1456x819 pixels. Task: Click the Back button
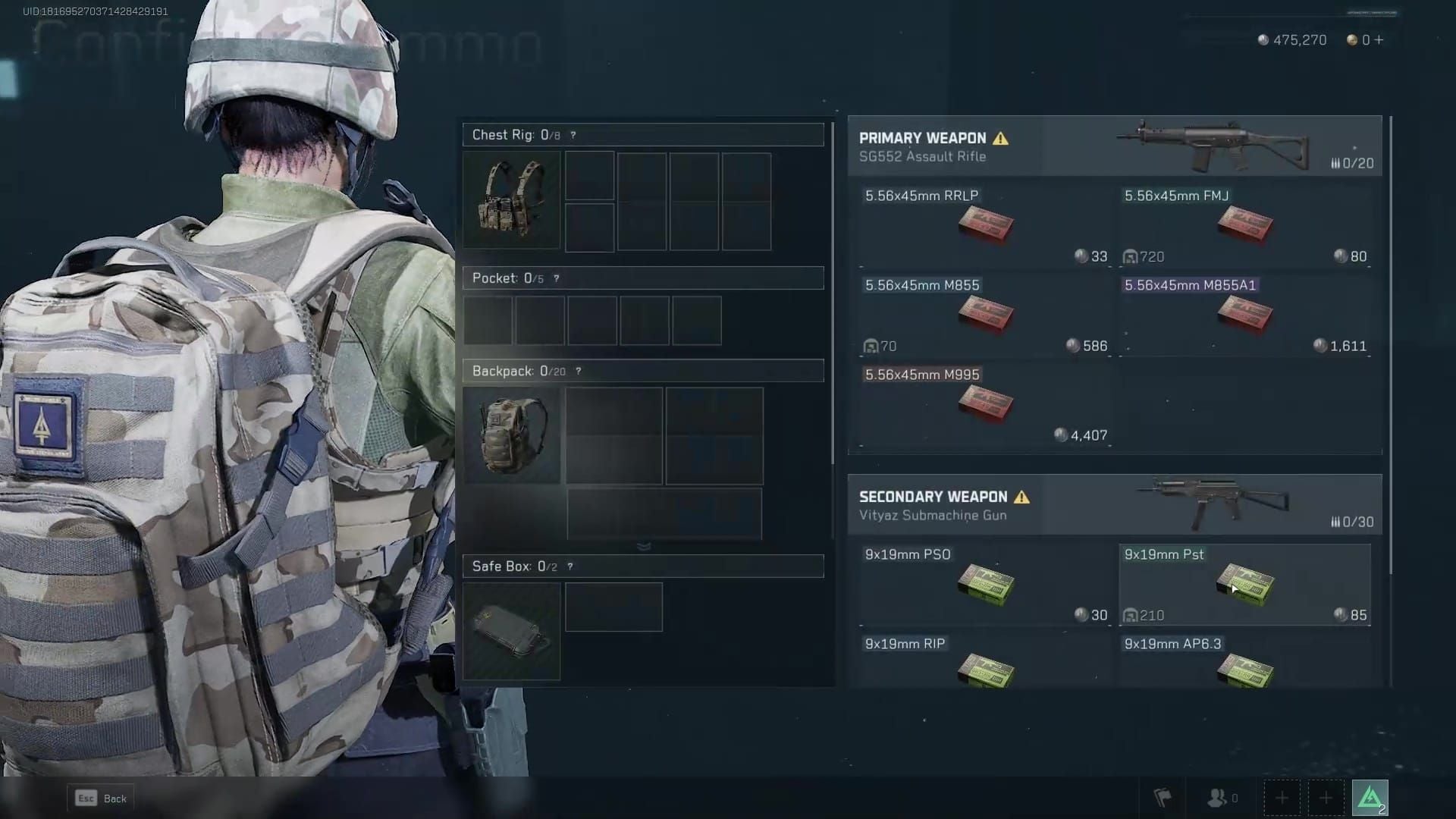pyautogui.click(x=100, y=798)
